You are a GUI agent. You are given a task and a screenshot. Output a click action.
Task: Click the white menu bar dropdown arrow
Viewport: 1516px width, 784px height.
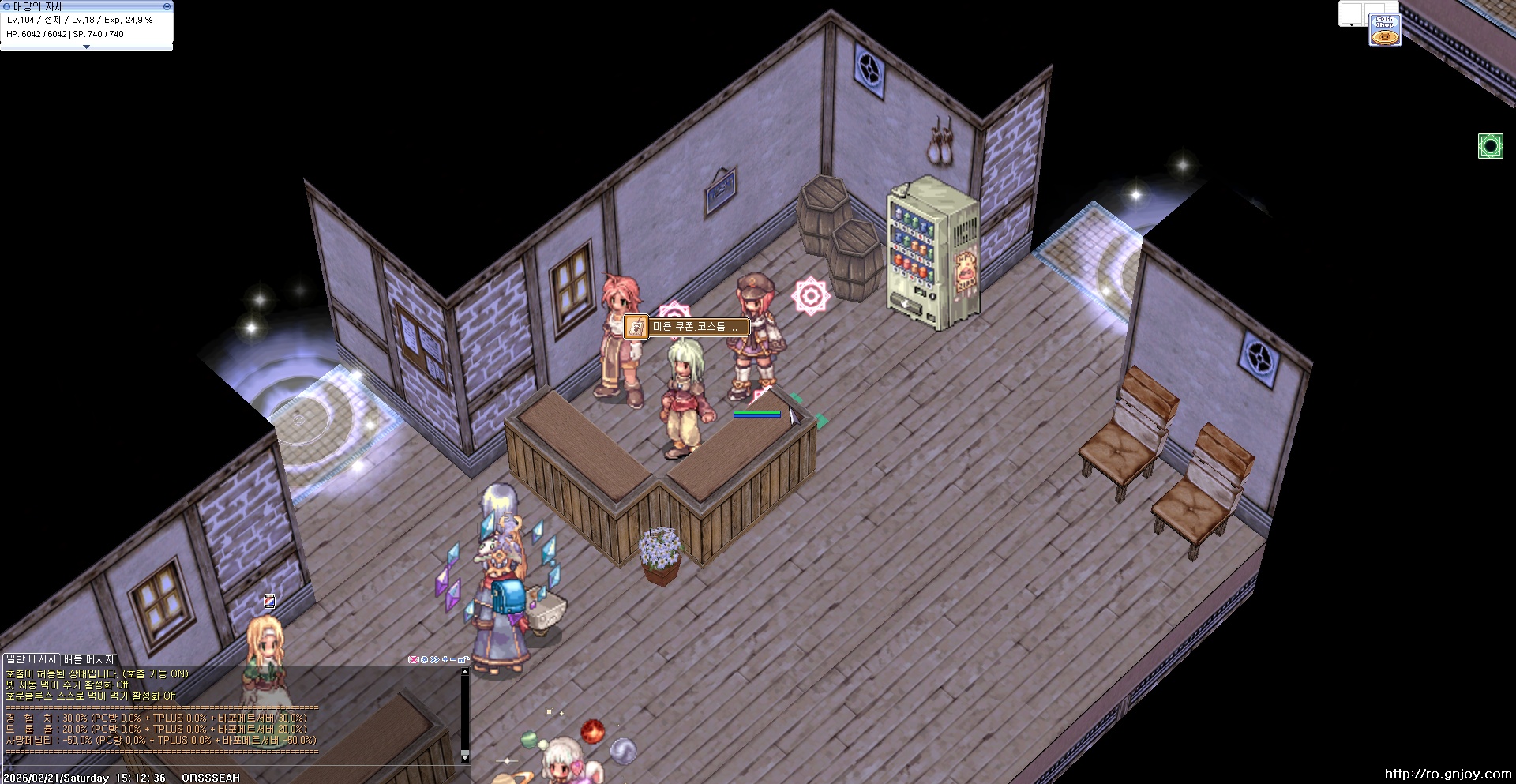1352,25
